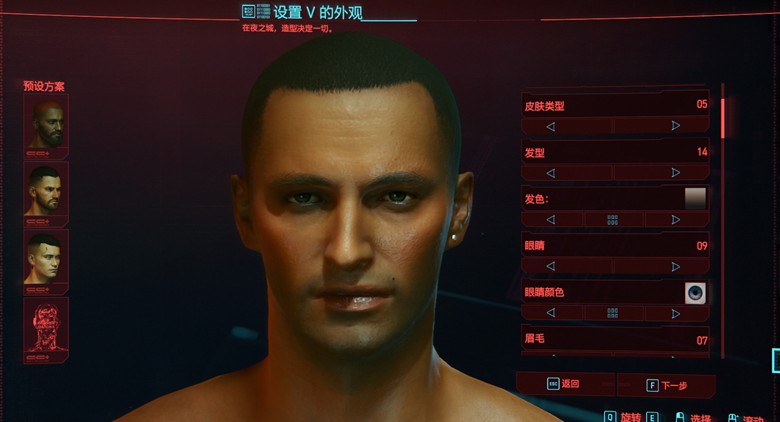Viewport: 780px width, 422px height.
Task: Choose the previous hair color (发色)
Action: (x=550, y=220)
